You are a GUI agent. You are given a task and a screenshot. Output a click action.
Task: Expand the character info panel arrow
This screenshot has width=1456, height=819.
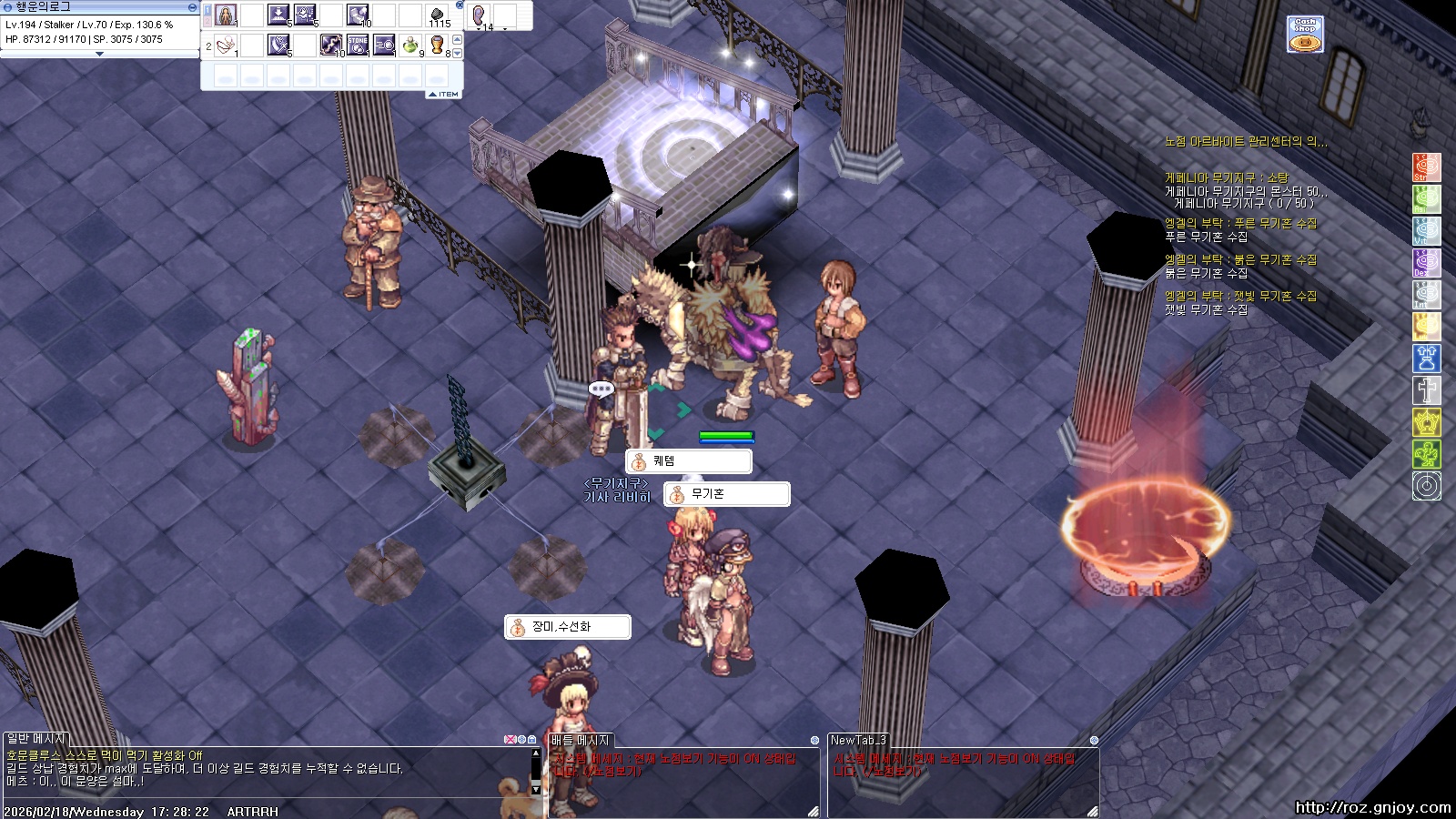tap(100, 54)
